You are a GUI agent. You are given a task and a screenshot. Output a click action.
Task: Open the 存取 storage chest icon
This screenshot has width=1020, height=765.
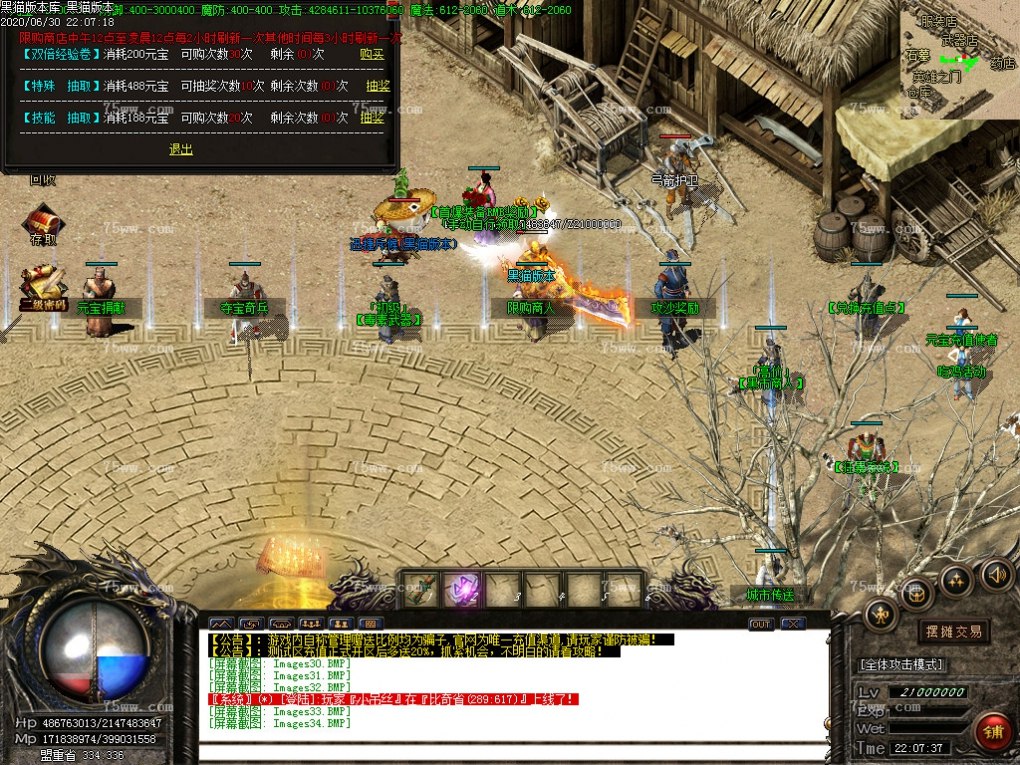point(44,224)
